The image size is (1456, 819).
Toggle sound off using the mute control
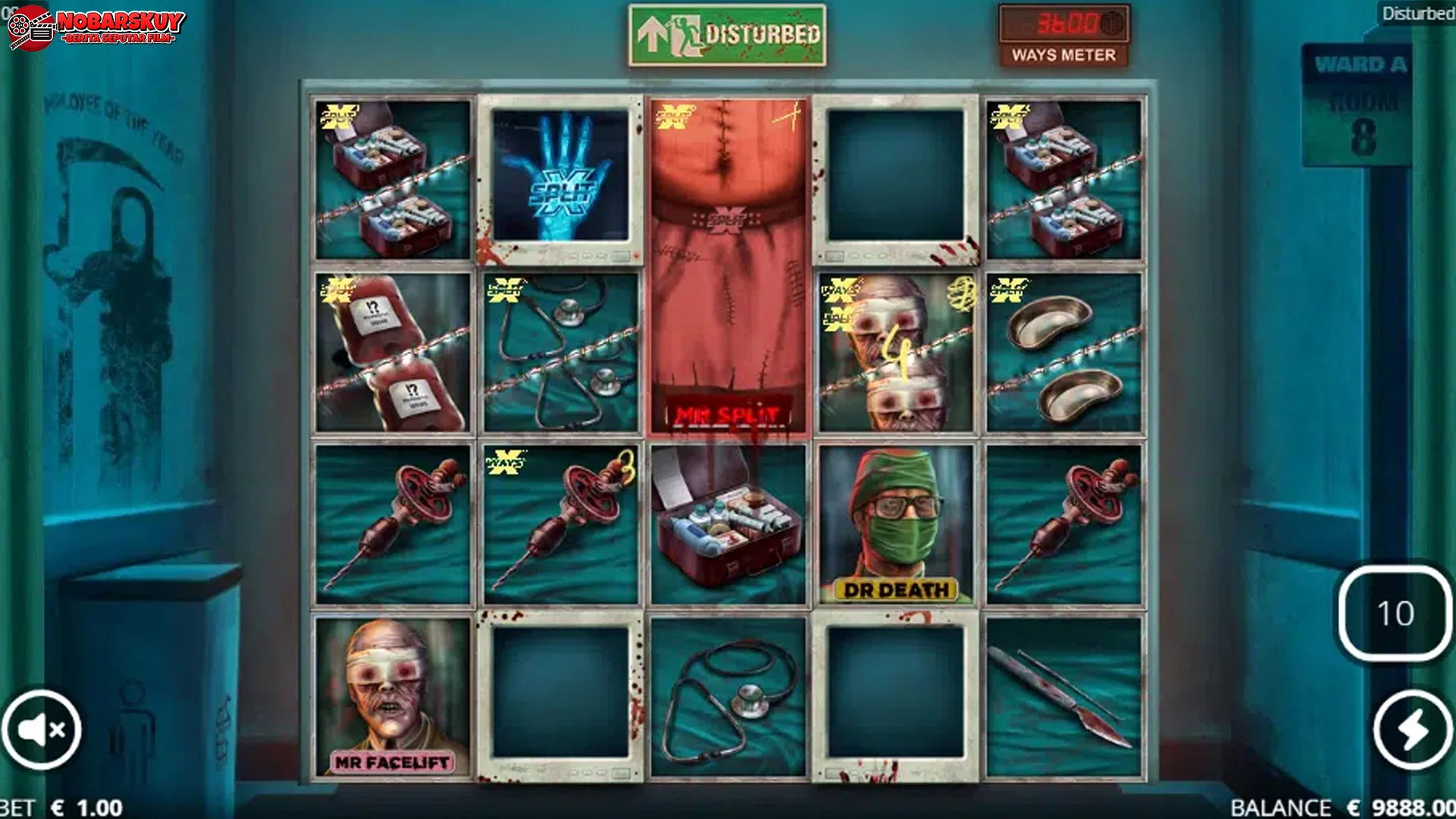coord(42,728)
